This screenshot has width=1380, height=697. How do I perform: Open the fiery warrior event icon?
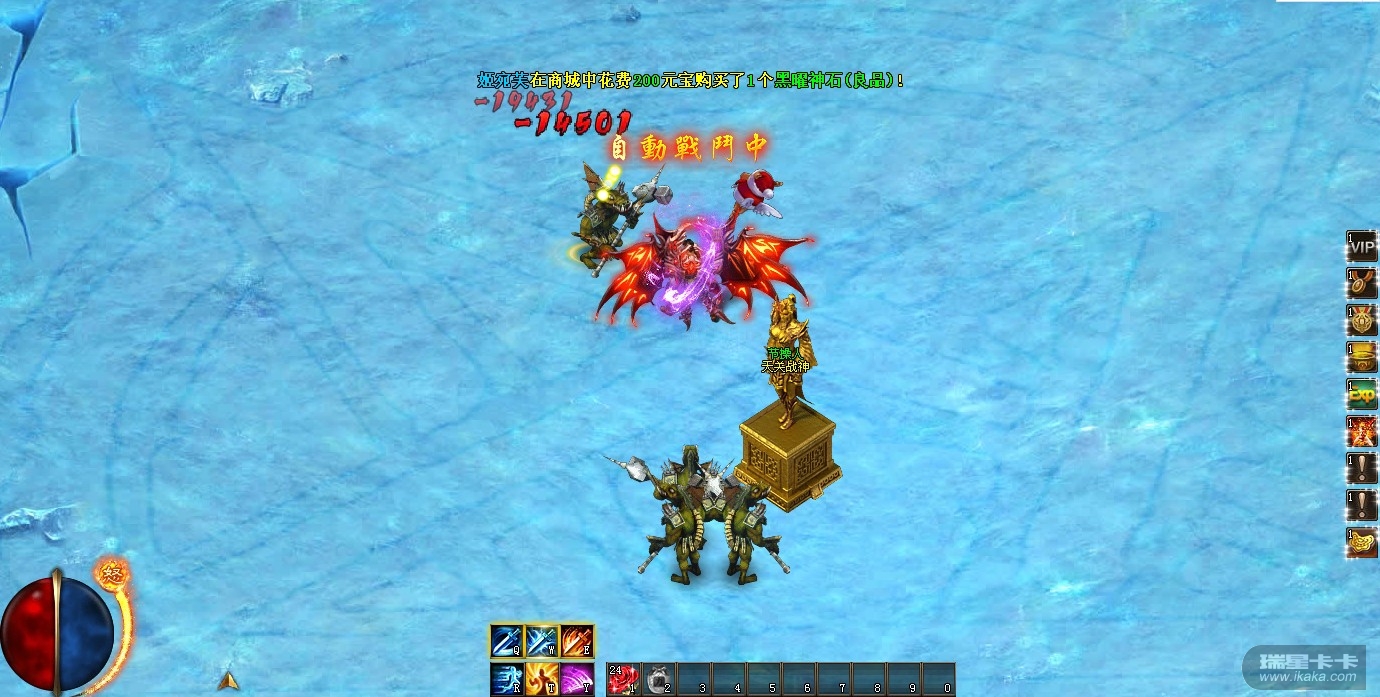(1362, 431)
